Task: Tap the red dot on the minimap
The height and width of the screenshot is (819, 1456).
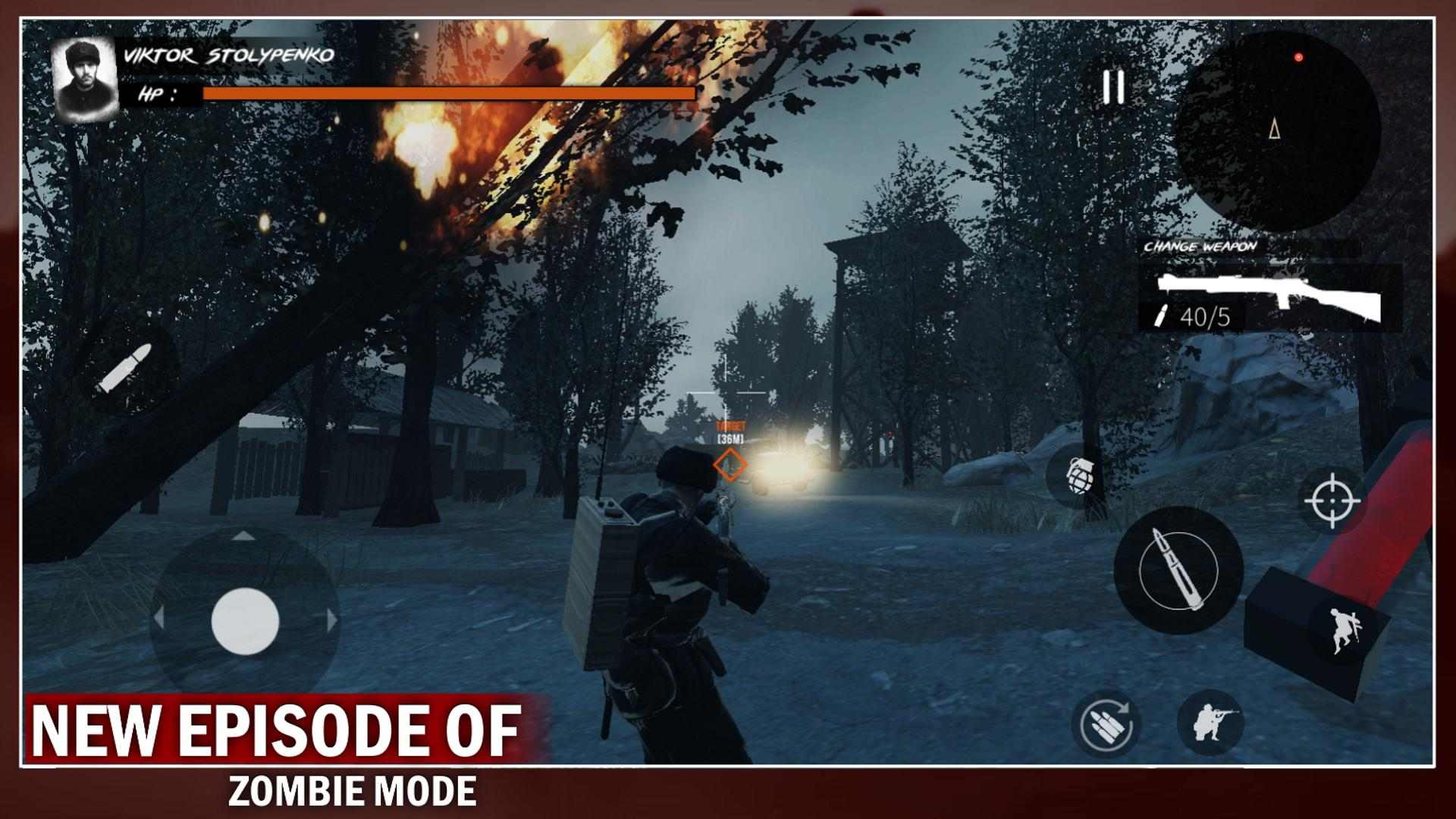Action: click(x=1298, y=55)
